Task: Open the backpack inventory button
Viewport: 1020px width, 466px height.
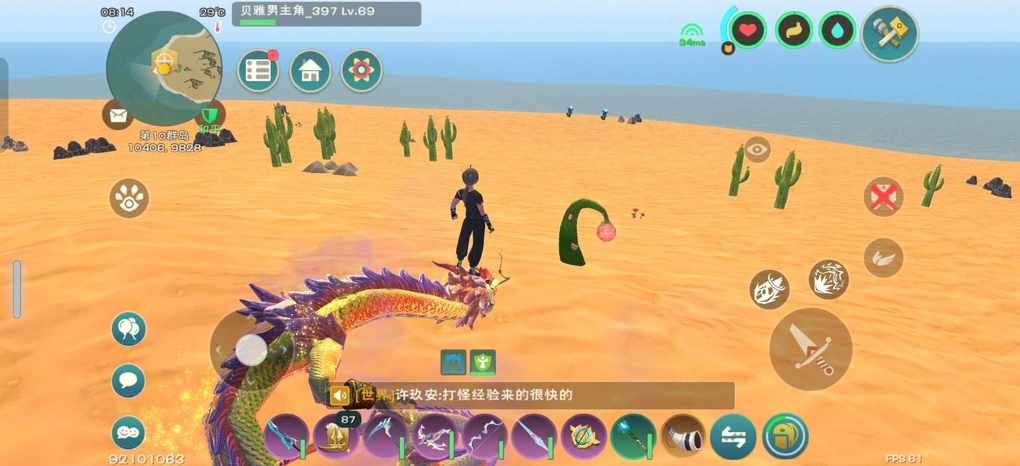Action: (x=785, y=437)
